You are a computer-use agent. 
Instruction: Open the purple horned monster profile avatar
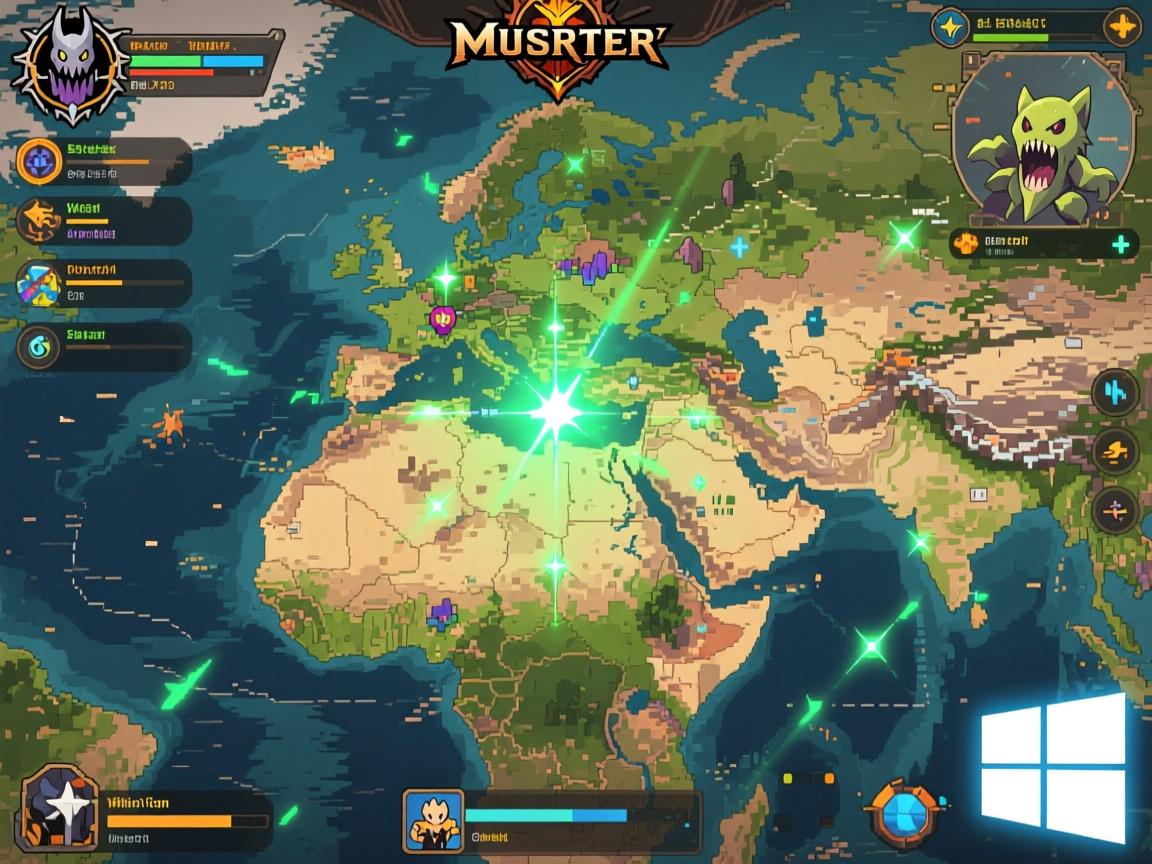[x=70, y=64]
